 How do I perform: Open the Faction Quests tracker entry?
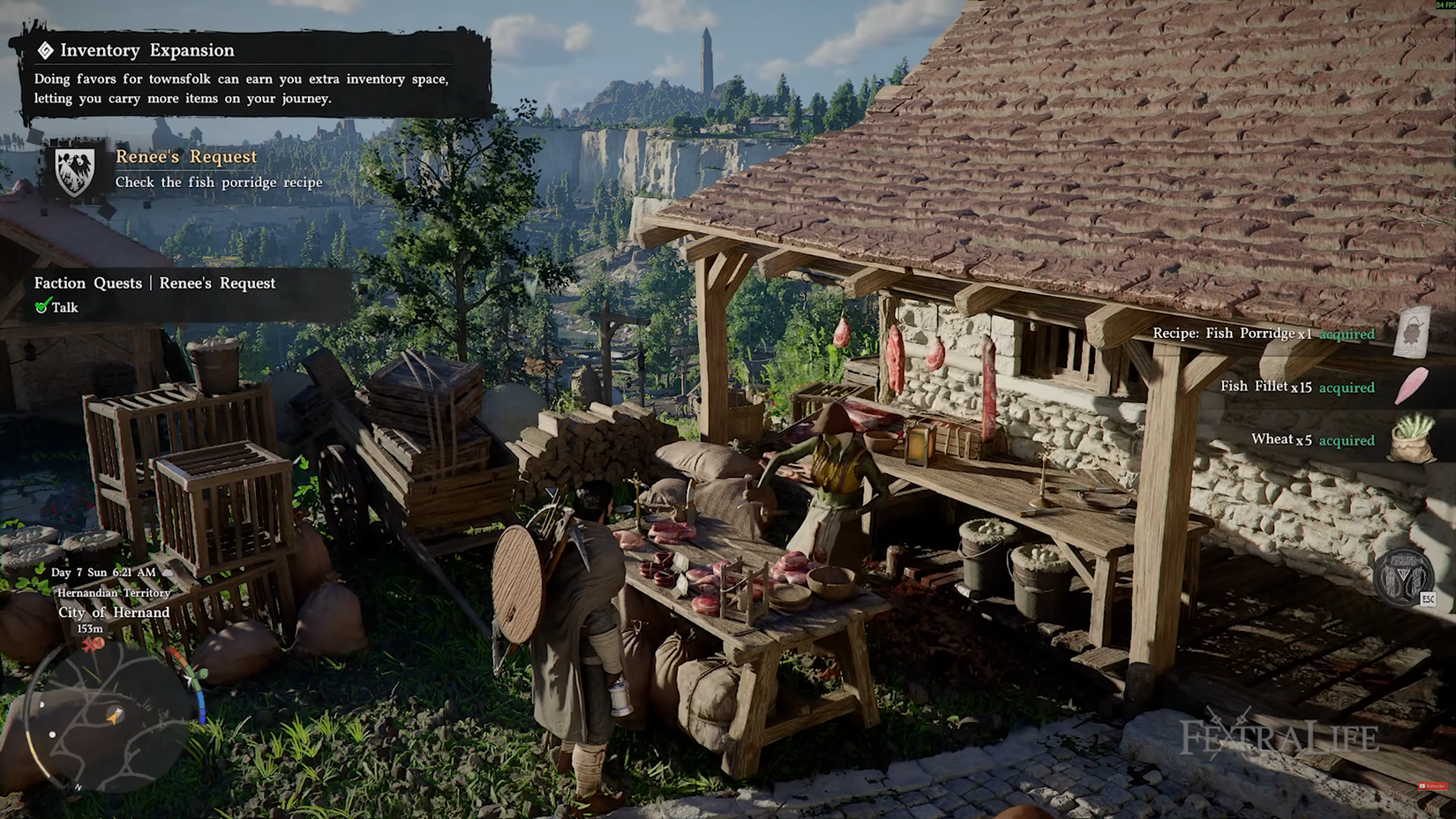155,283
